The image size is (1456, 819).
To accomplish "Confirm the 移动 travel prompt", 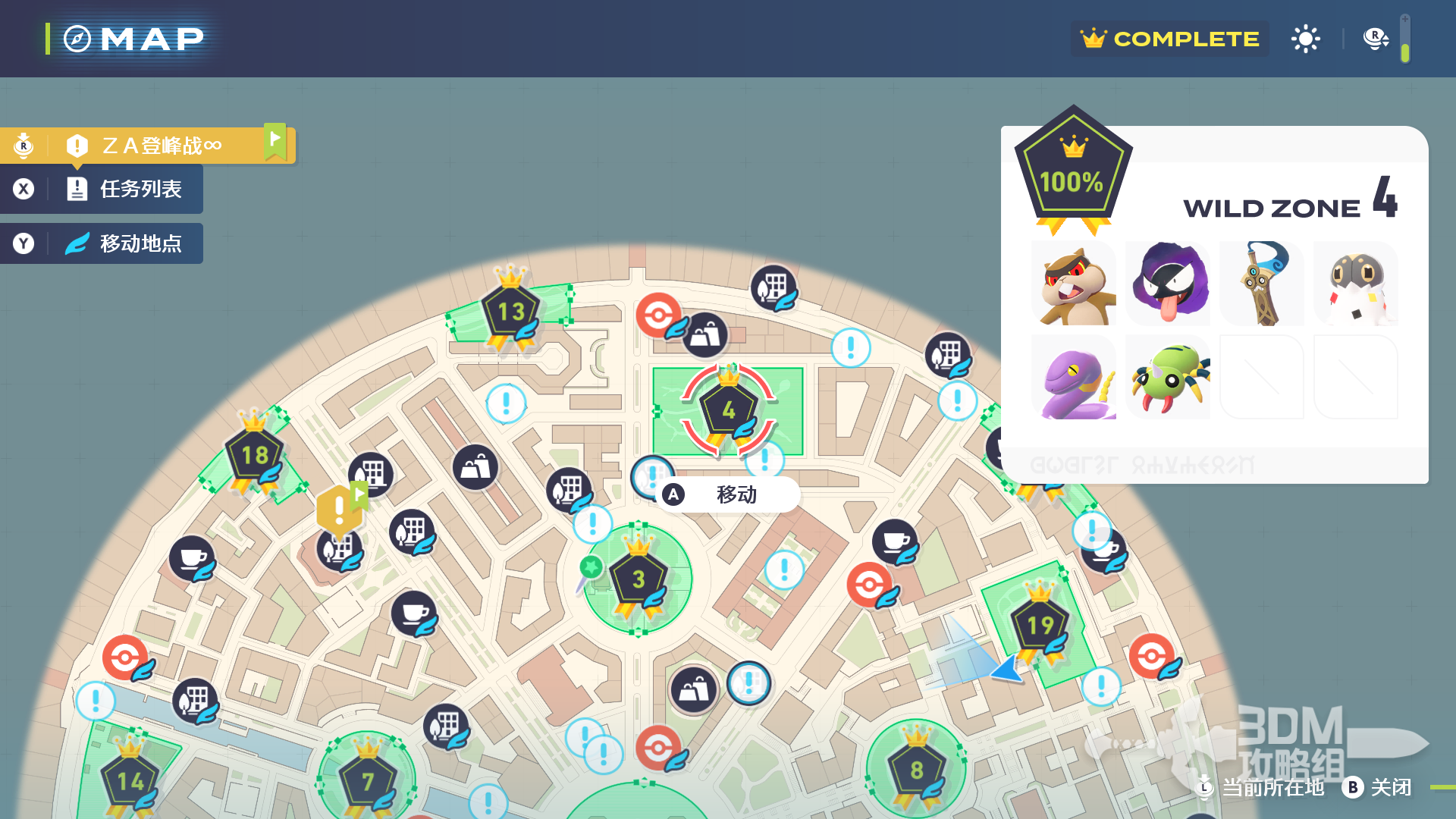I will (x=726, y=494).
